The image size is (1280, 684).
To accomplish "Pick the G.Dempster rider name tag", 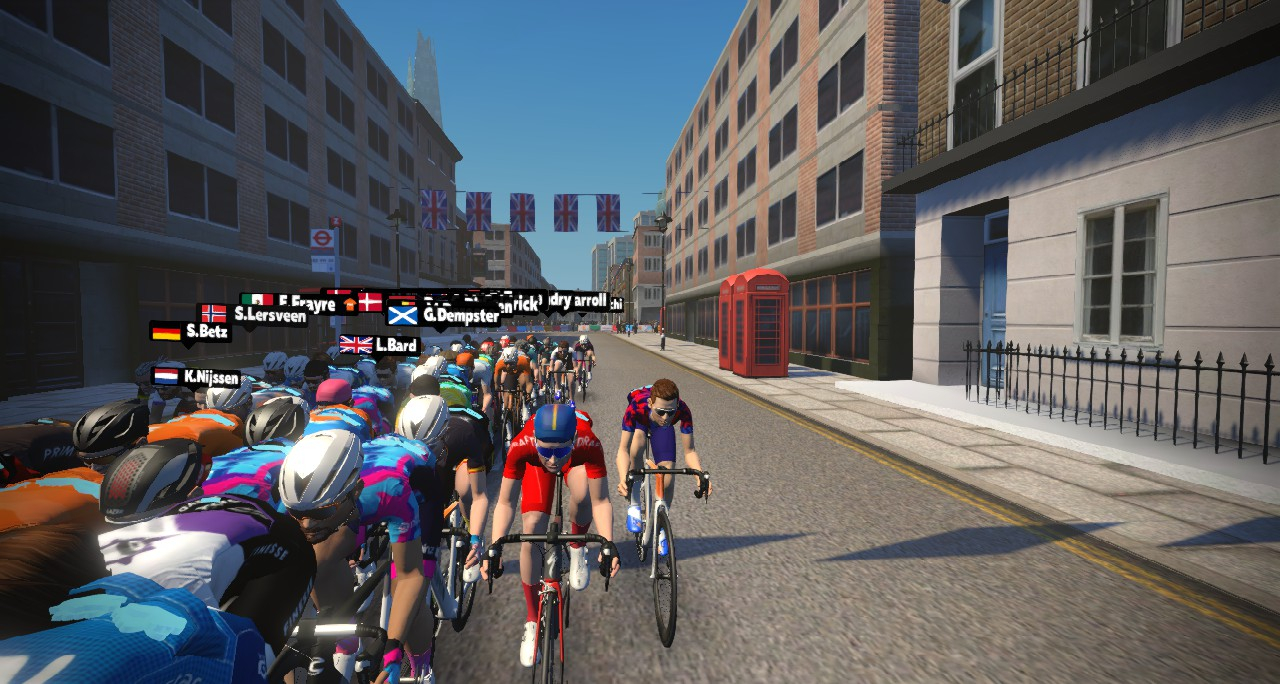I will point(444,315).
